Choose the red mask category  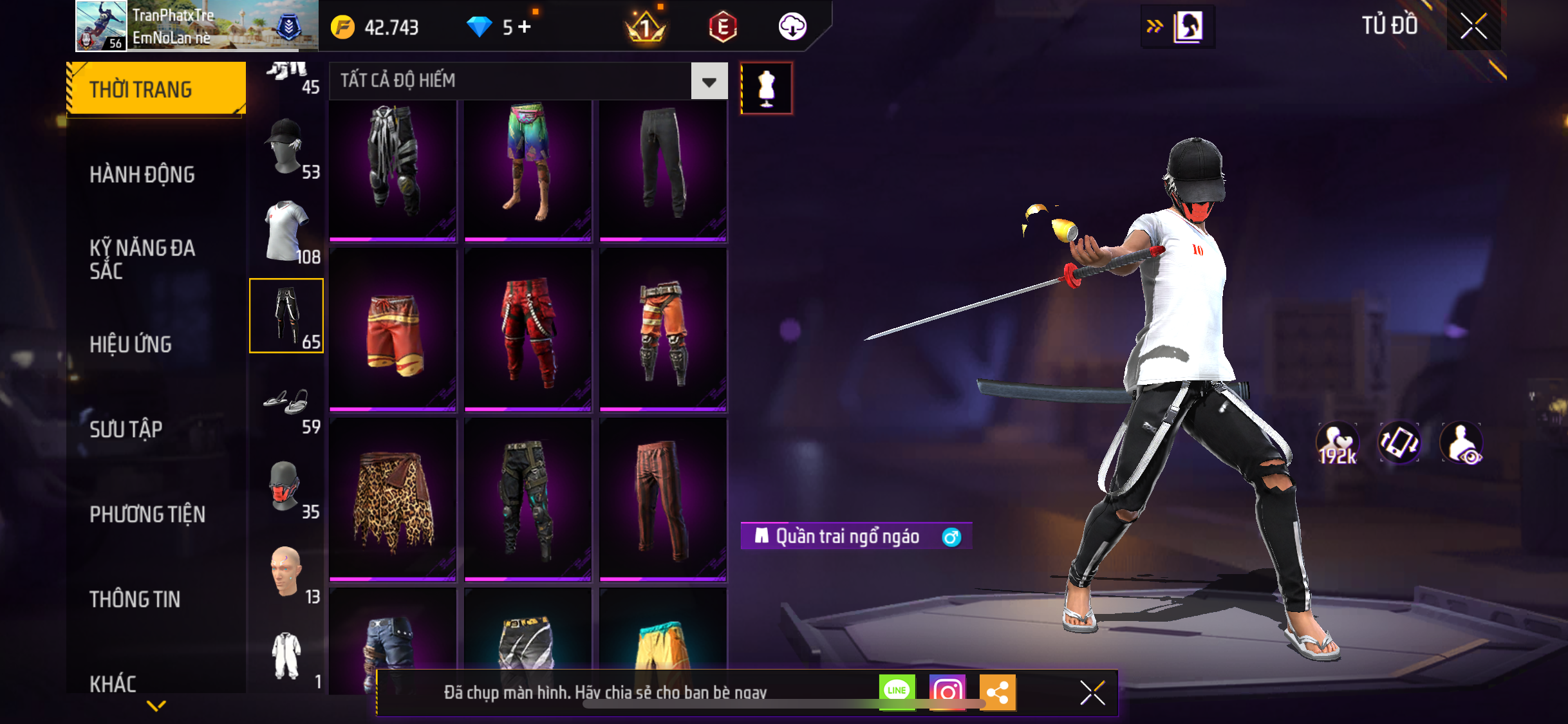(x=286, y=487)
